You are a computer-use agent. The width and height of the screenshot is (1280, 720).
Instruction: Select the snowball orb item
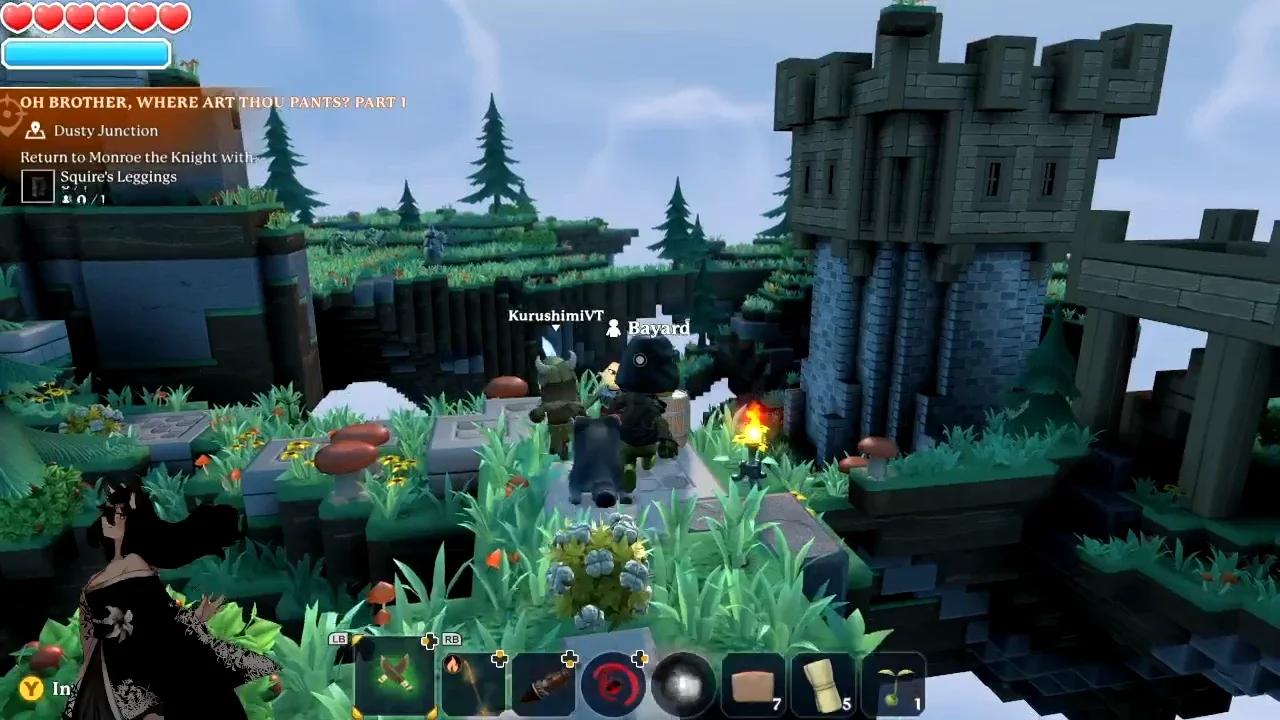[682, 683]
